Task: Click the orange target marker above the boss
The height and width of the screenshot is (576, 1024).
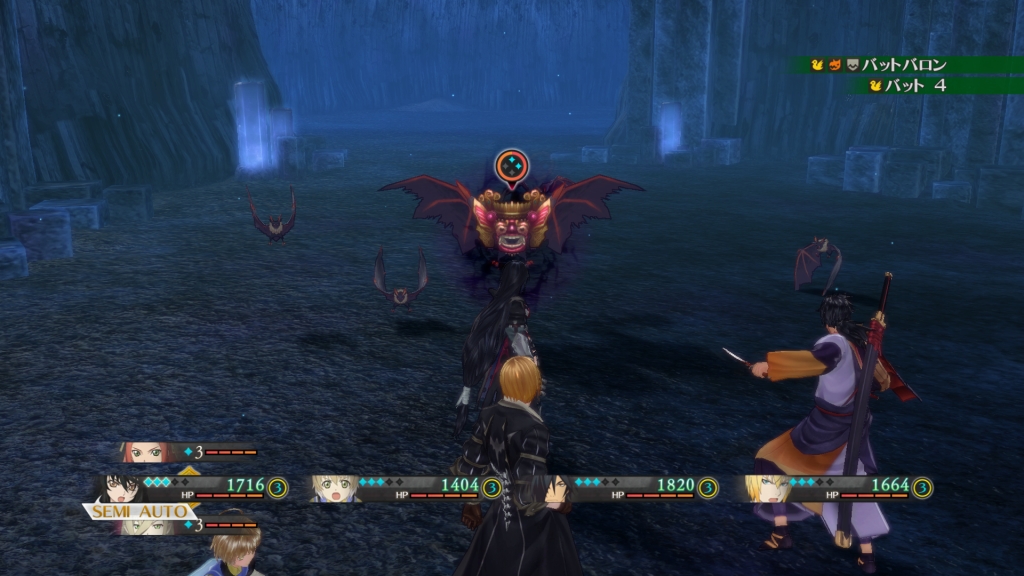Action: click(512, 166)
